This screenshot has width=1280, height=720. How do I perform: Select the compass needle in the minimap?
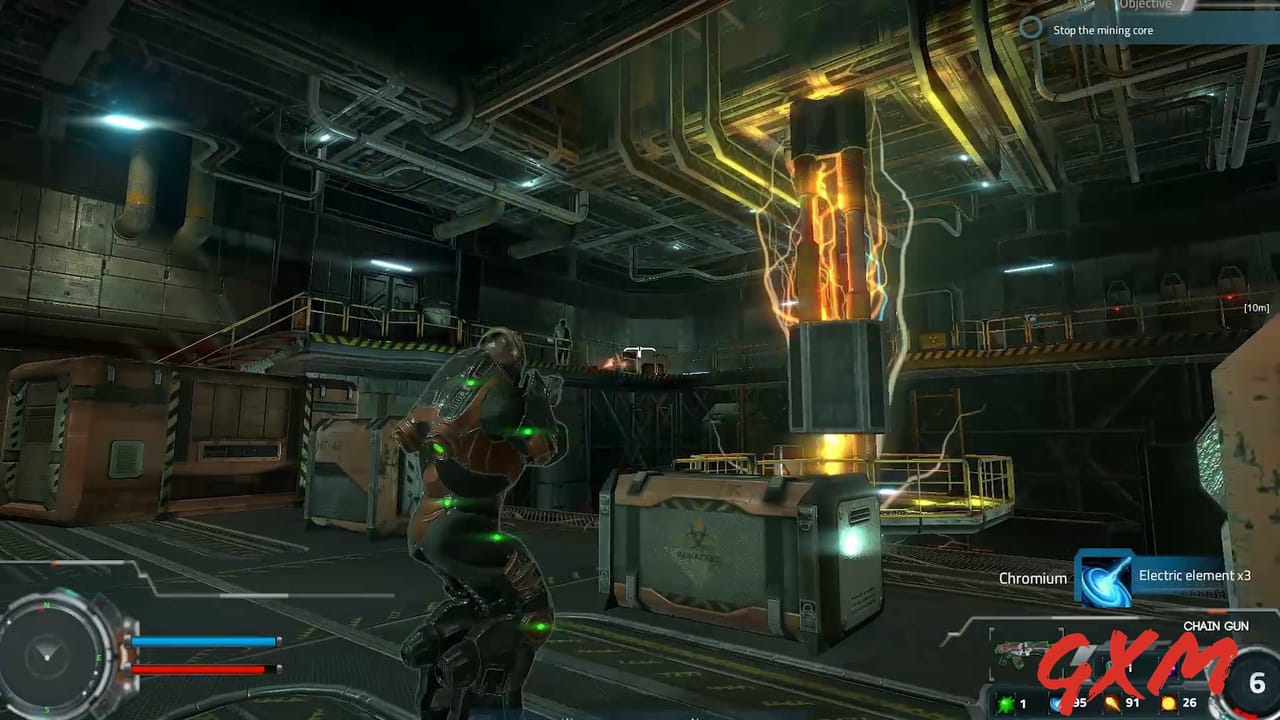coord(45,652)
